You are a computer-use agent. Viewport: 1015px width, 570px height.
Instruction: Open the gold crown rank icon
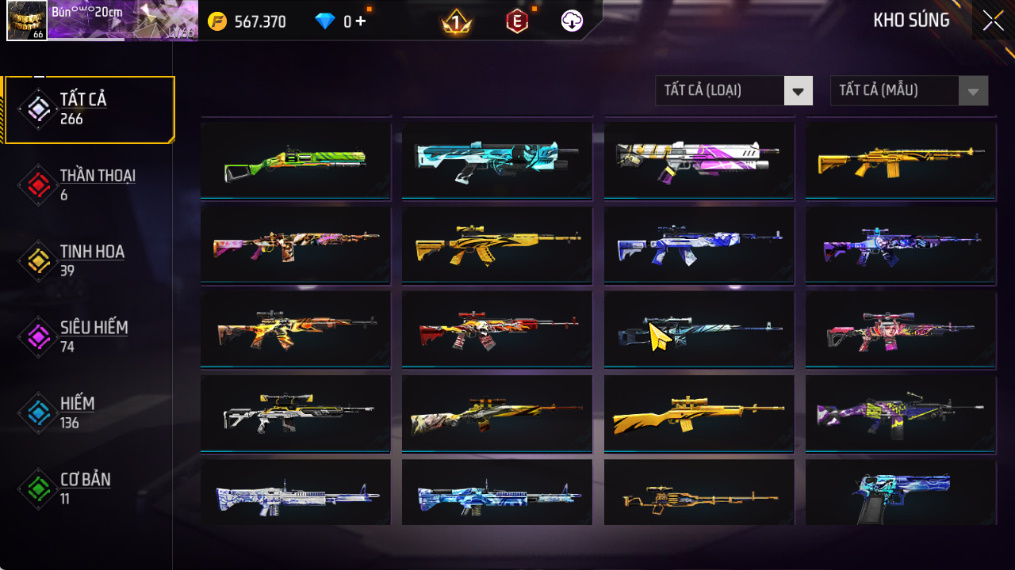click(x=457, y=21)
